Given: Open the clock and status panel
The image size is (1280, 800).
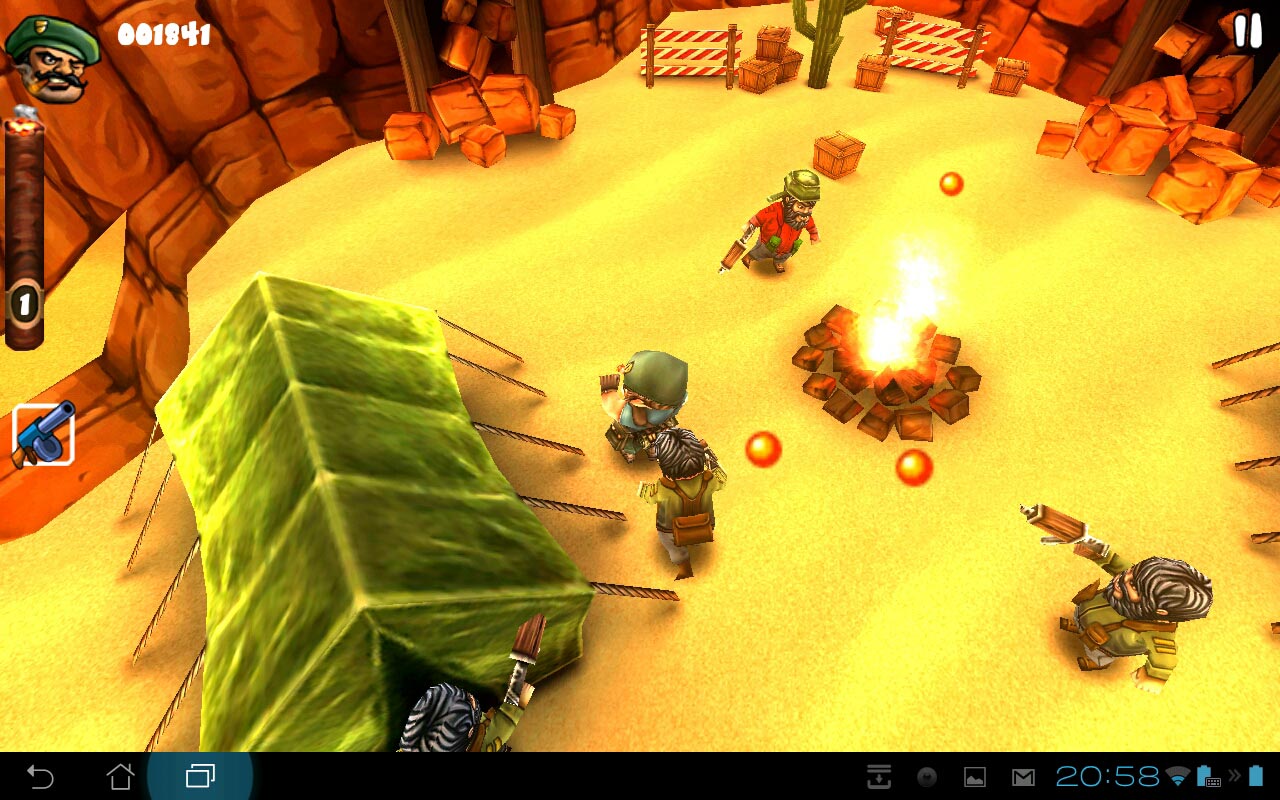Looking at the screenshot, I should click(x=1107, y=777).
